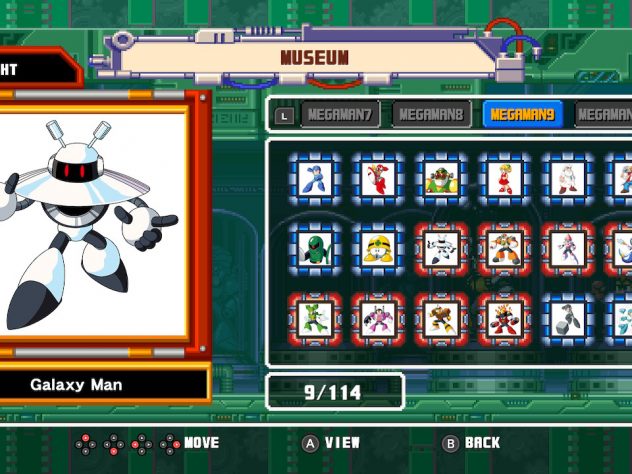Screen dimensions: 632x474
Task: Select the highlighted MEGAMAN9 tab
Action: tap(525, 114)
